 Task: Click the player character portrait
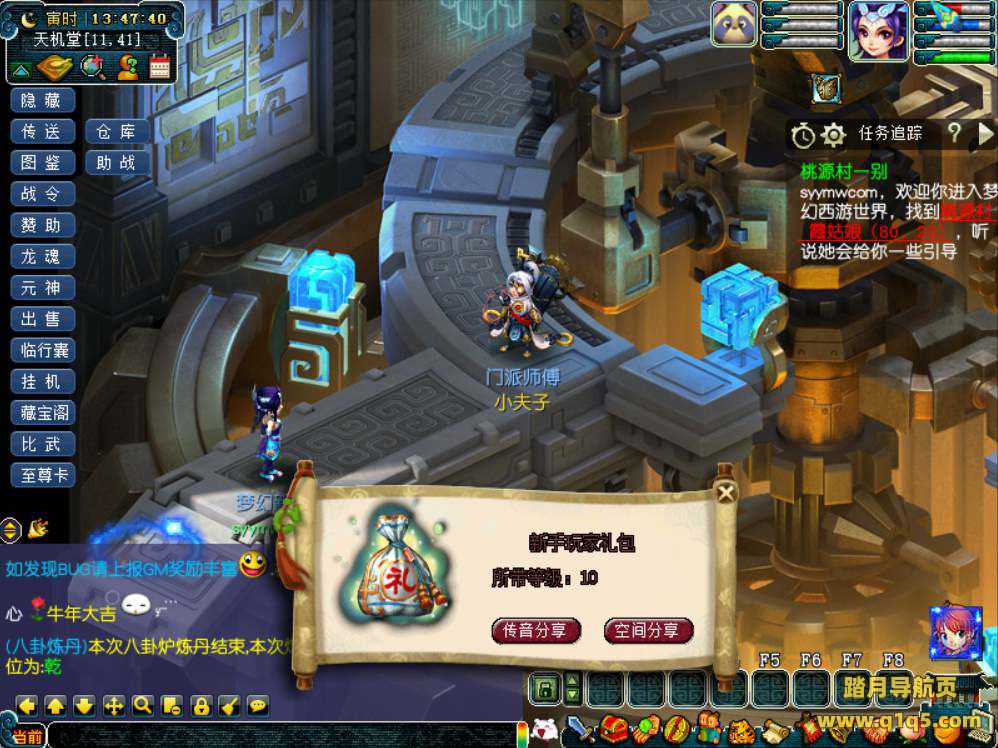[x=879, y=32]
